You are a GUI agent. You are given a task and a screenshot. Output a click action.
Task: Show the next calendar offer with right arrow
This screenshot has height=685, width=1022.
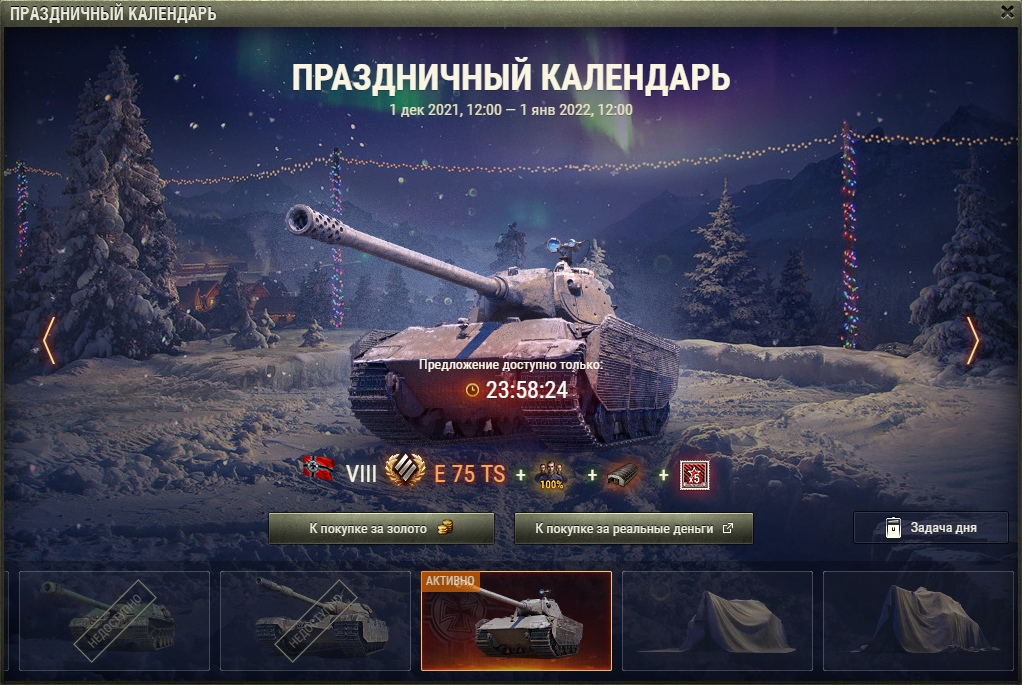pyautogui.click(x=972, y=341)
